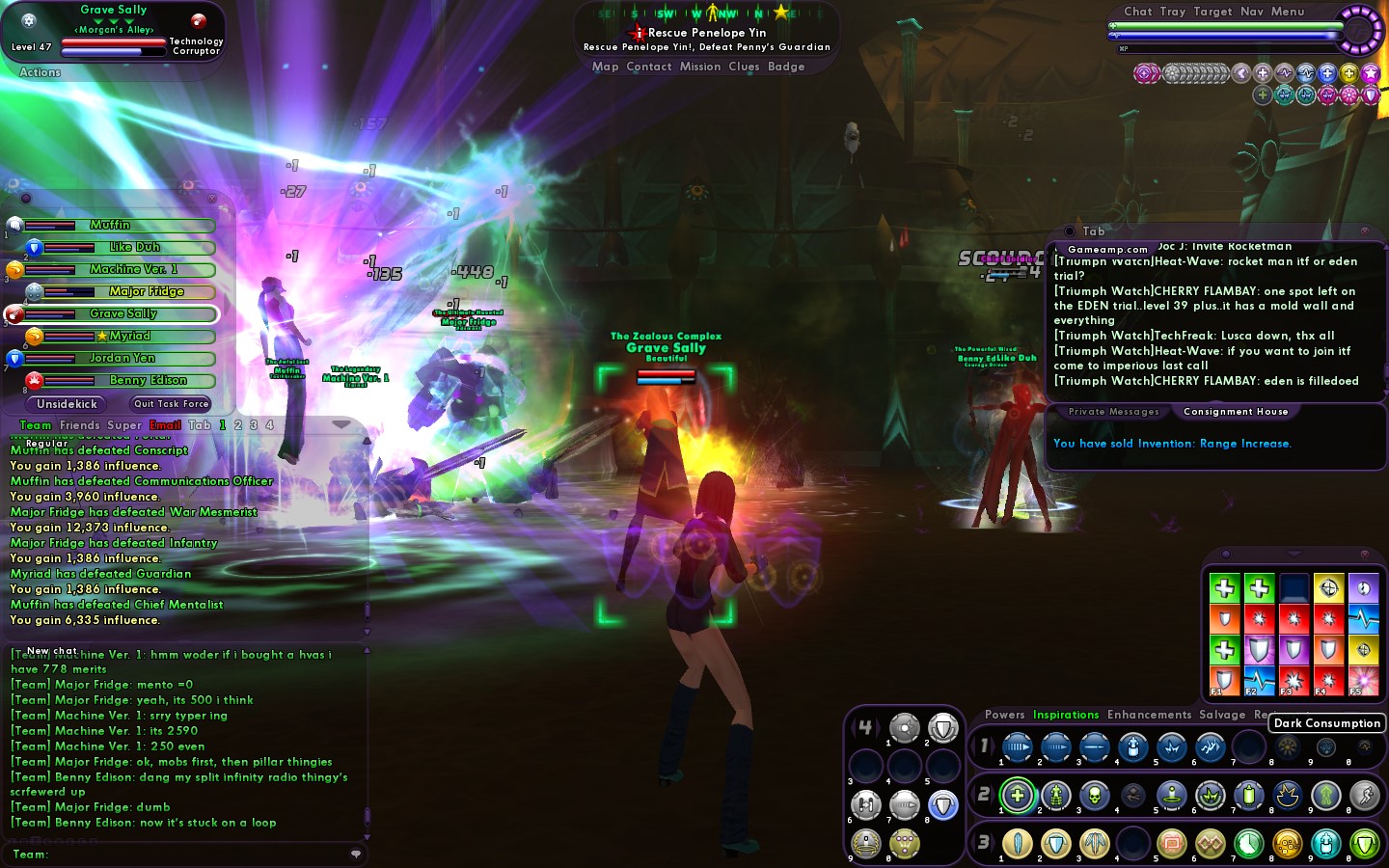Select teammate Muffin in team list
The image size is (1389, 868).
point(110,225)
